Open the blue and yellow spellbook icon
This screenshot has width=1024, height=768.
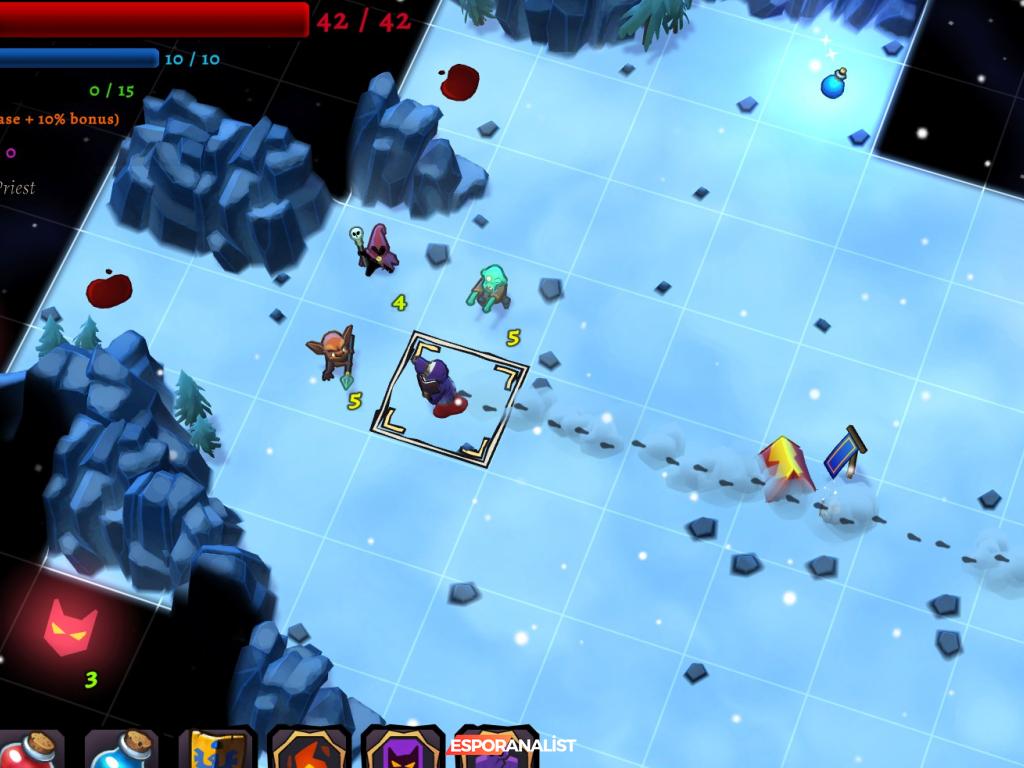[216, 750]
